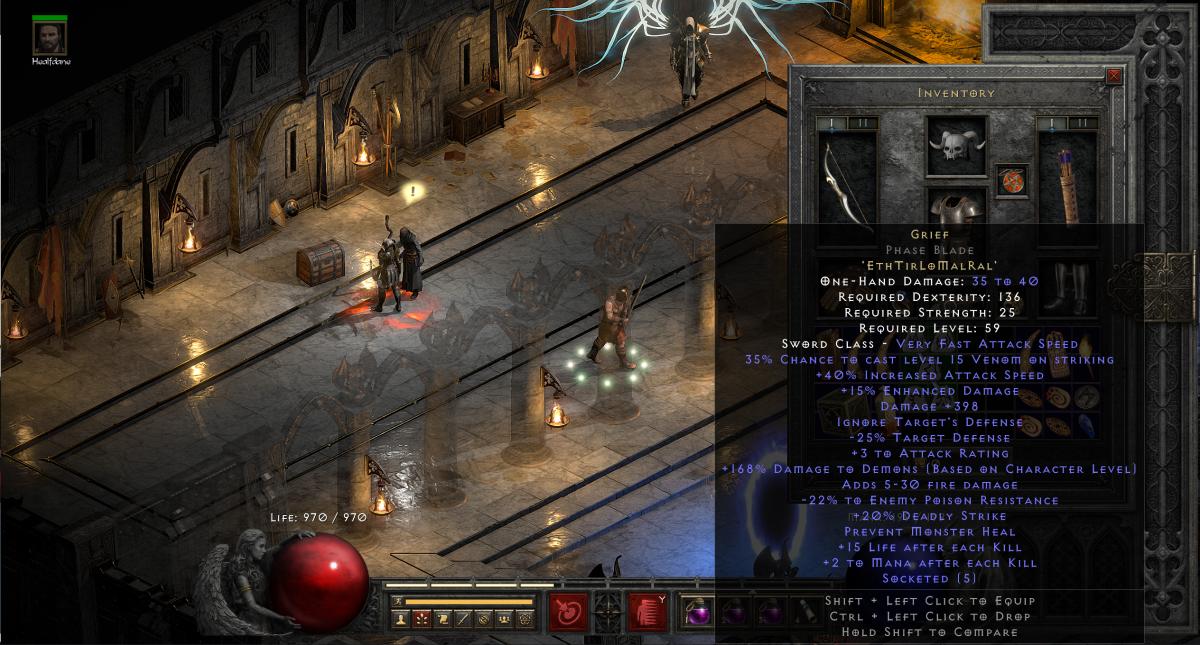Screen dimensions: 1200x645
Task: Select the round orange amulet slot
Action: pyautogui.click(x=1011, y=181)
